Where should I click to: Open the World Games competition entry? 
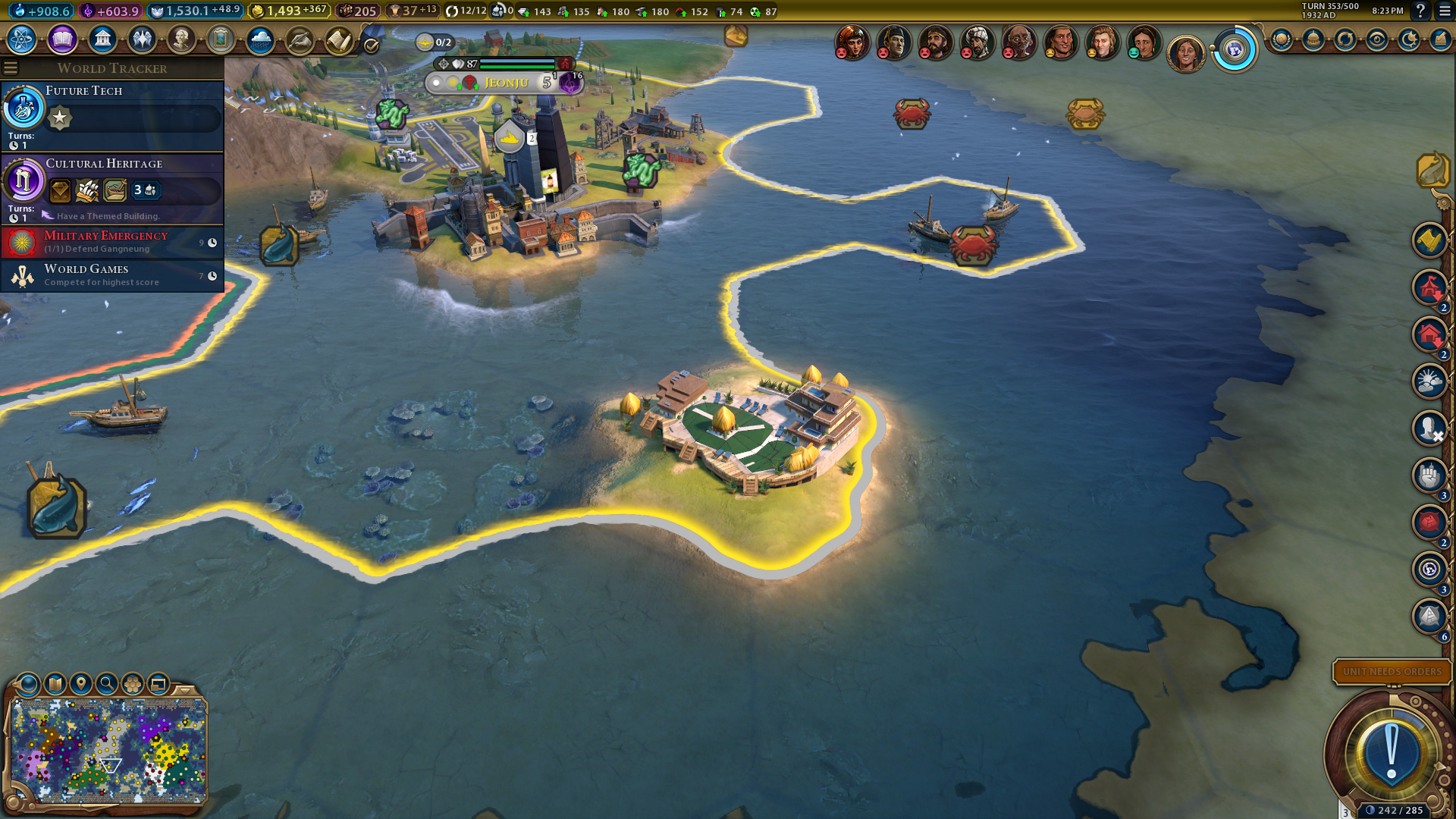pyautogui.click(x=112, y=275)
